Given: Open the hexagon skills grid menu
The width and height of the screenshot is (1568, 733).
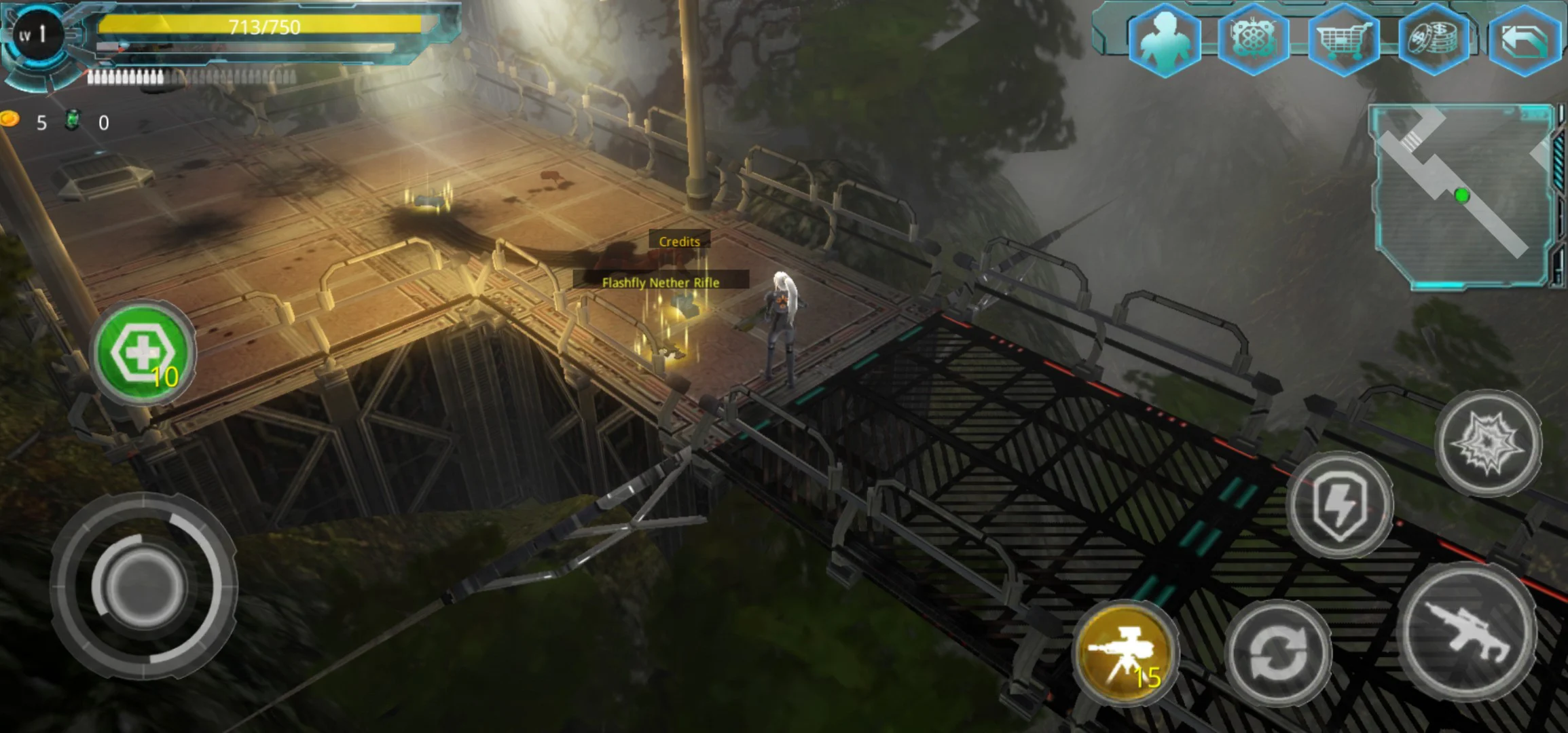Looking at the screenshot, I should tap(1253, 39).
